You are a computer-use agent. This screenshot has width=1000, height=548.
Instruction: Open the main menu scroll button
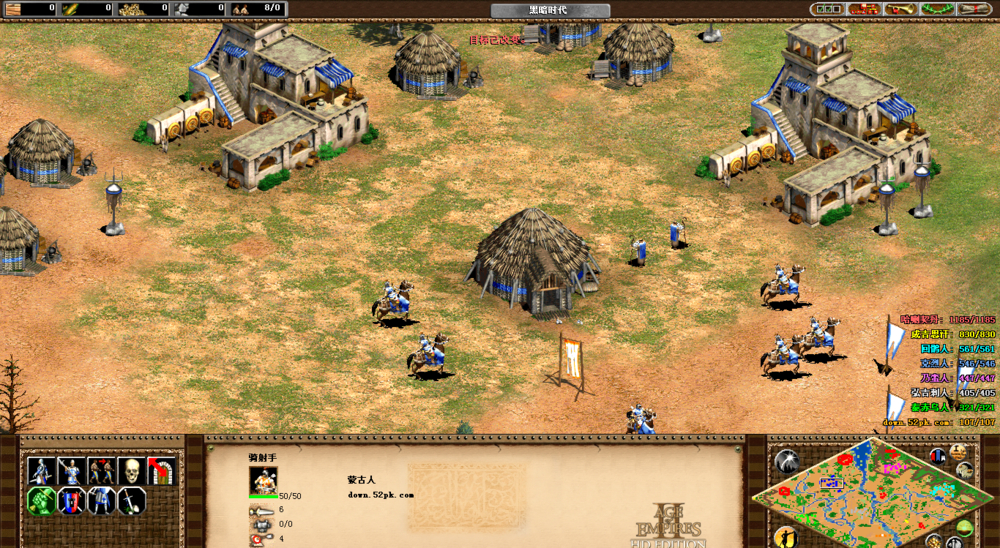[973, 9]
